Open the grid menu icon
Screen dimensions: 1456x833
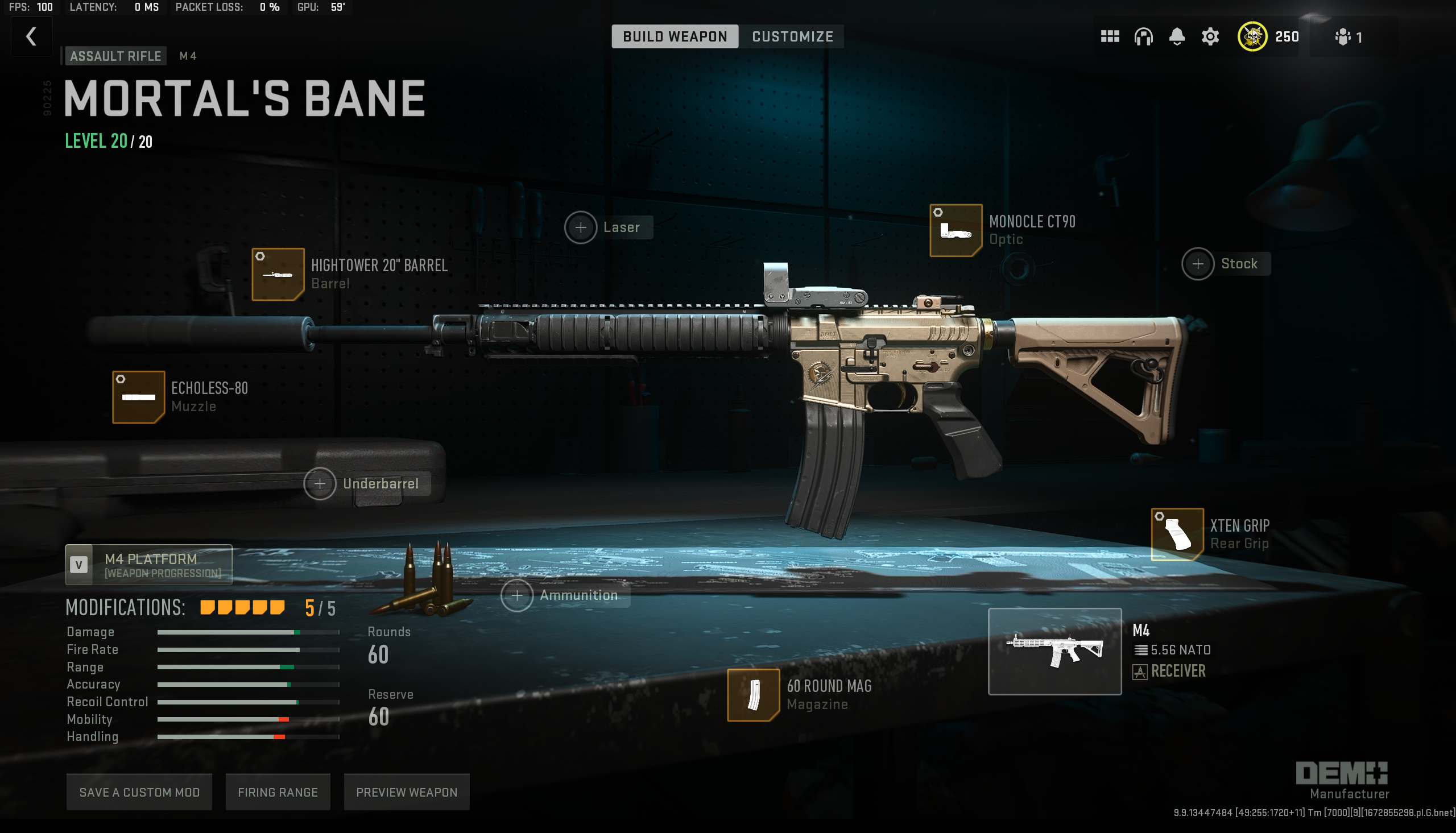click(x=1109, y=36)
